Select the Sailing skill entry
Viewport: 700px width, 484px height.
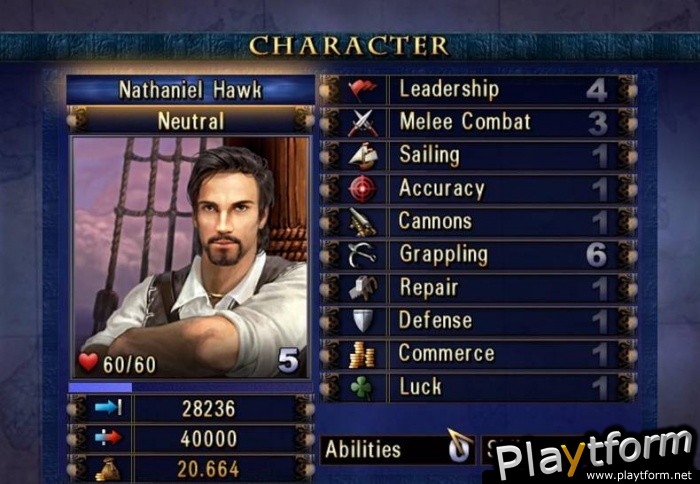coord(478,156)
